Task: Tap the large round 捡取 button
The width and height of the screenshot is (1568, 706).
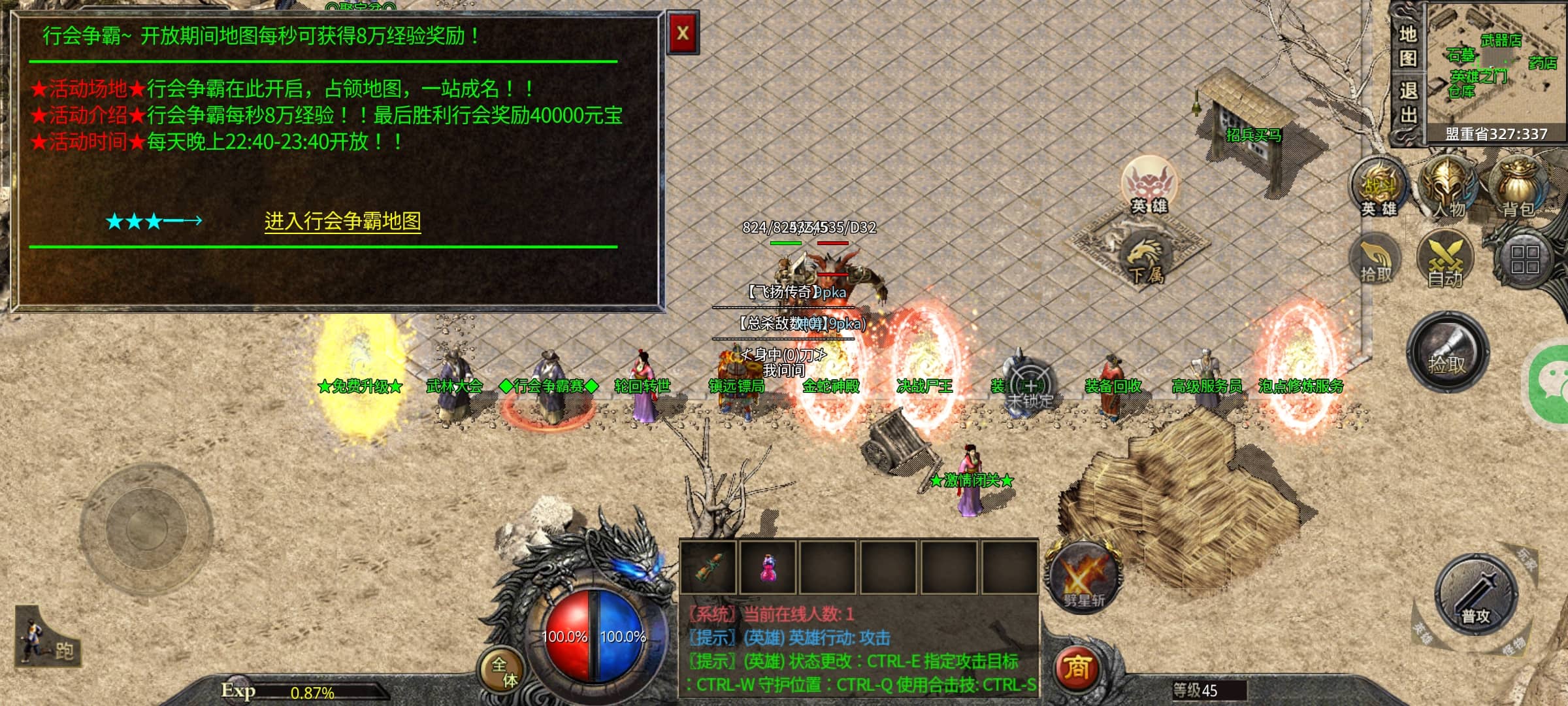Action: 1447,354
